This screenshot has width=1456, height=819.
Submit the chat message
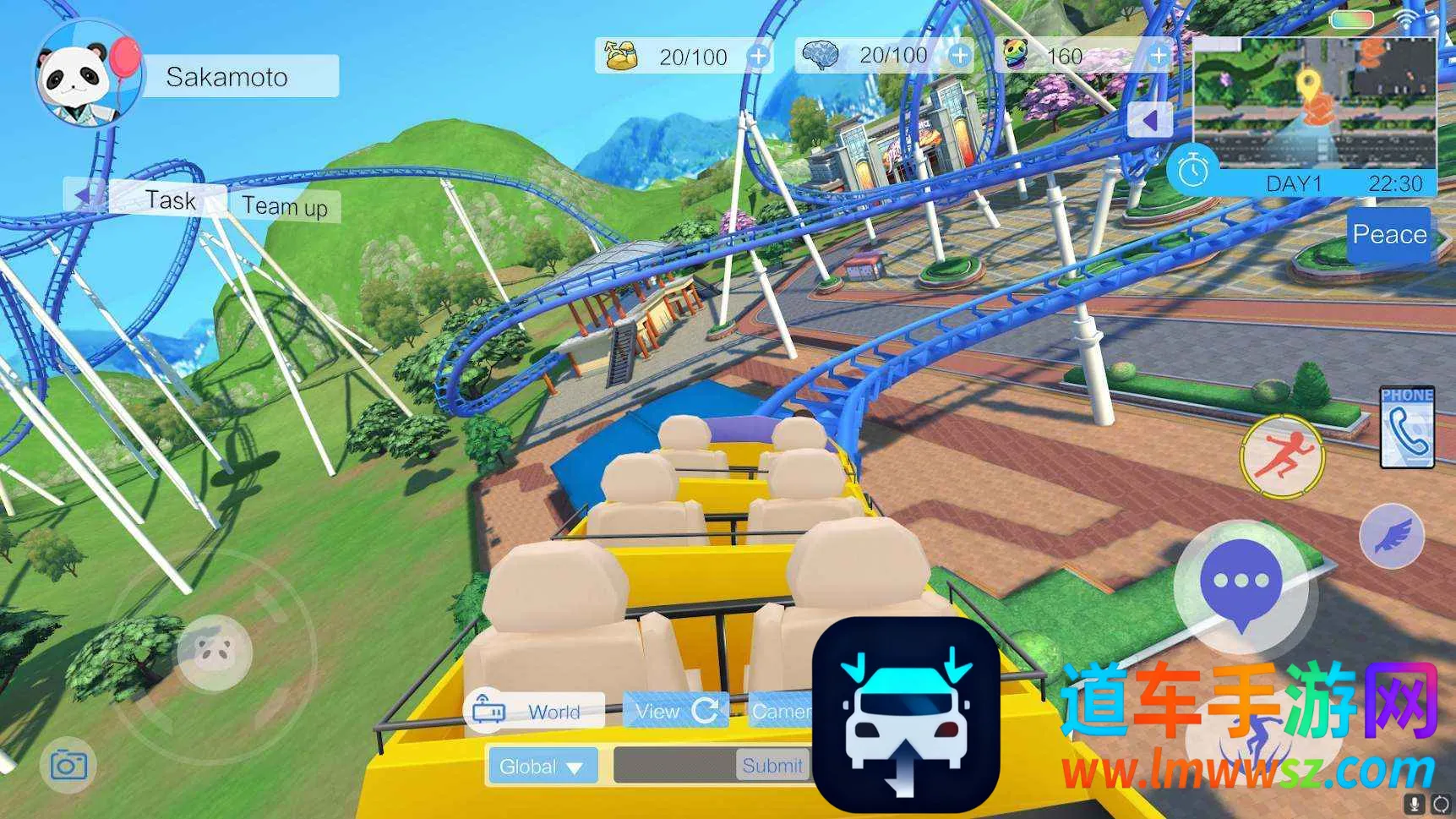pos(772,766)
